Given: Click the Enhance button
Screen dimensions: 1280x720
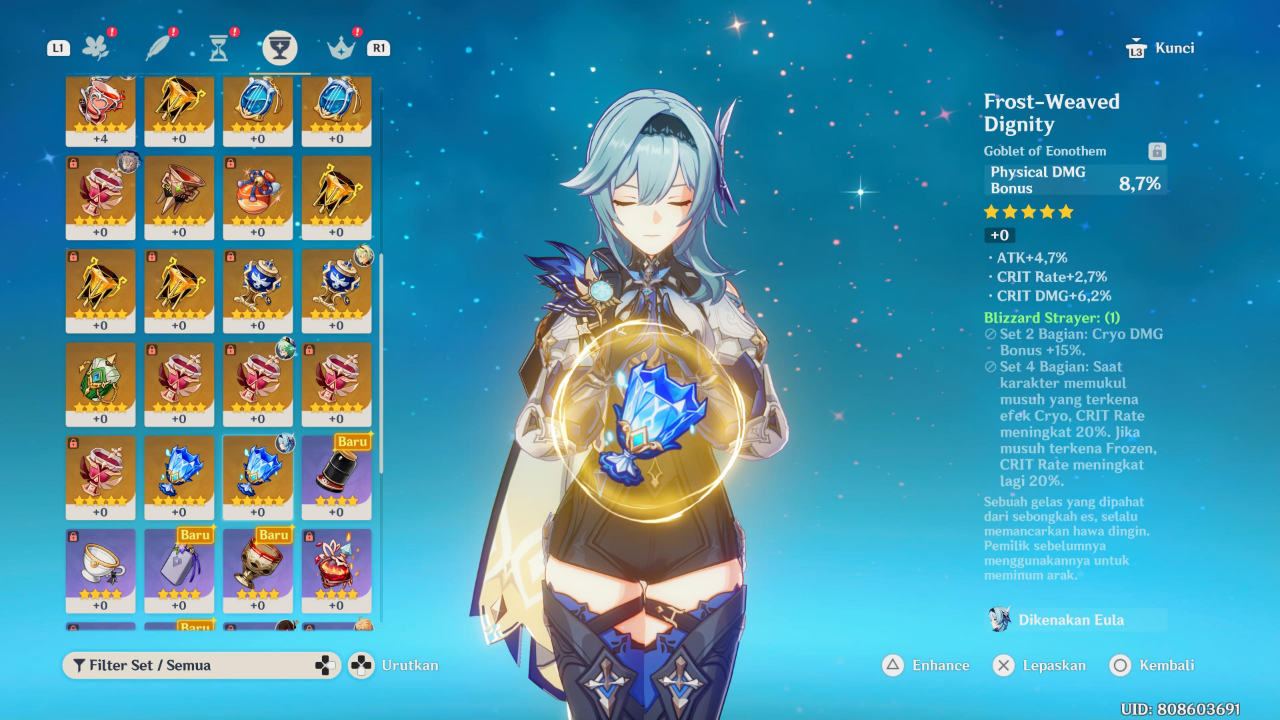Looking at the screenshot, I should click(x=926, y=665).
